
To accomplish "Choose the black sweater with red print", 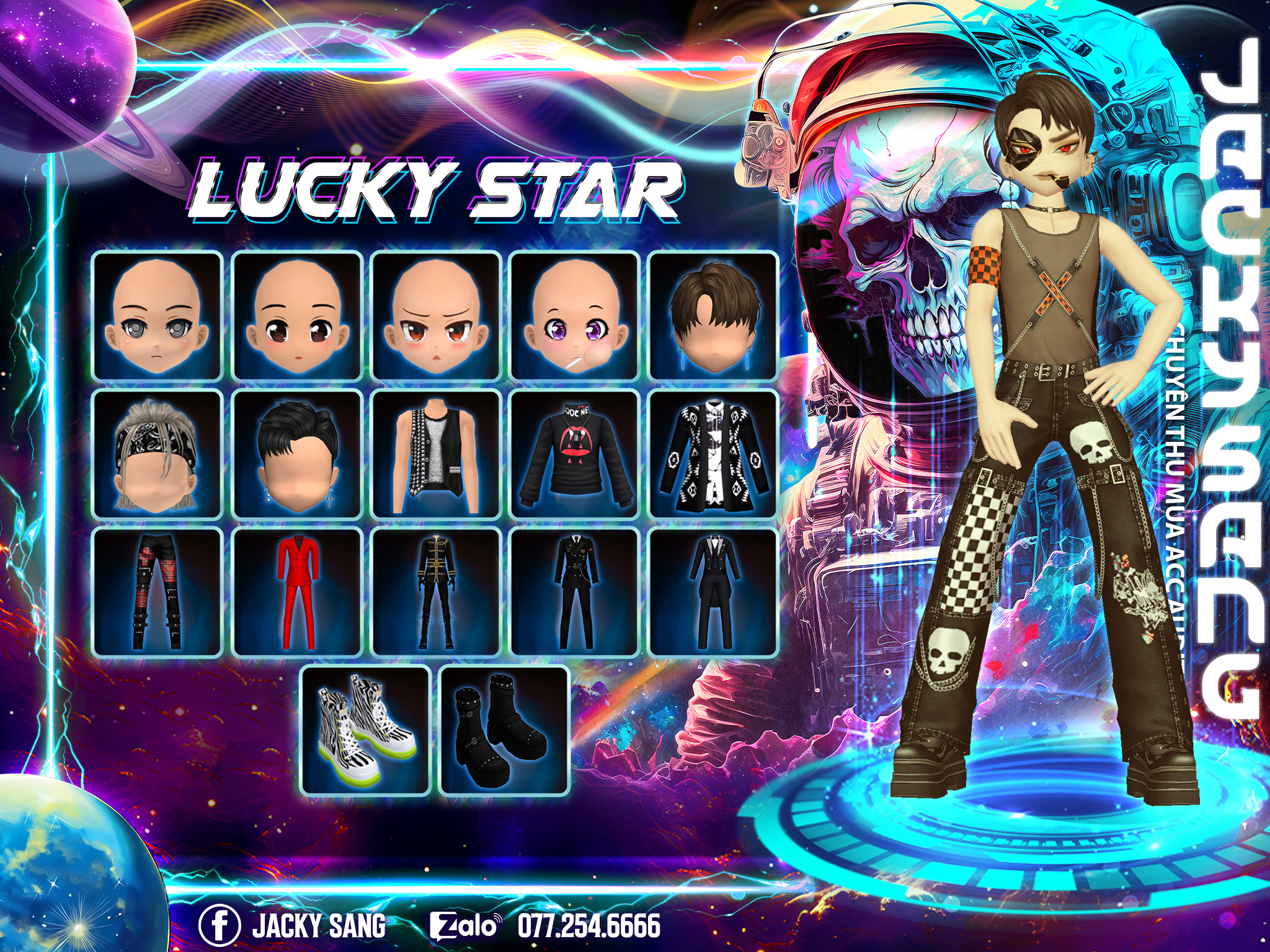I will point(574,454).
